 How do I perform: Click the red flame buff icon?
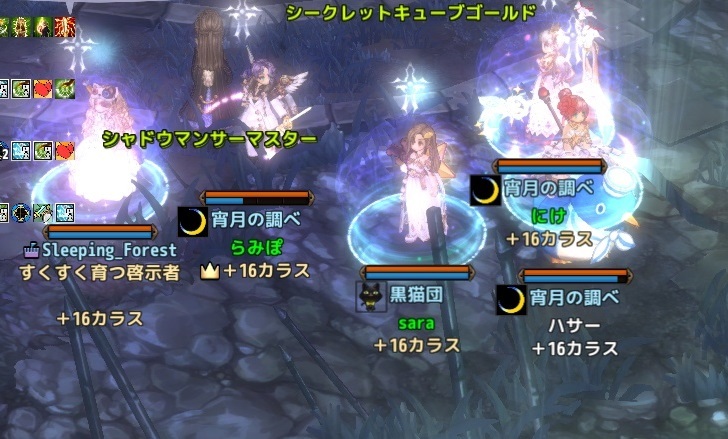67,24
